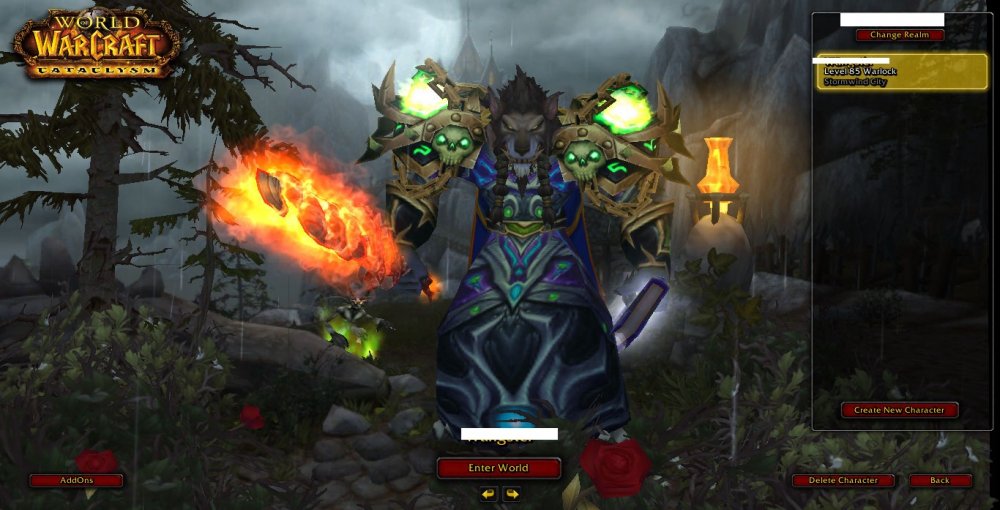Rotate character with the left arrow
Image resolution: width=1000 pixels, height=510 pixels.
point(488,493)
